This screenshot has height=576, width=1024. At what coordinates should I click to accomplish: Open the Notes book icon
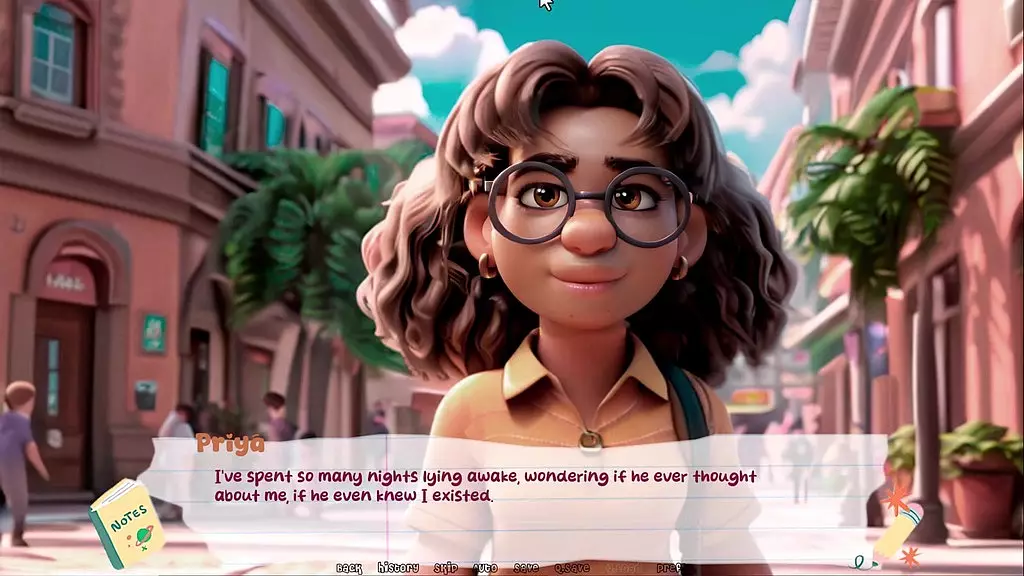[126, 523]
